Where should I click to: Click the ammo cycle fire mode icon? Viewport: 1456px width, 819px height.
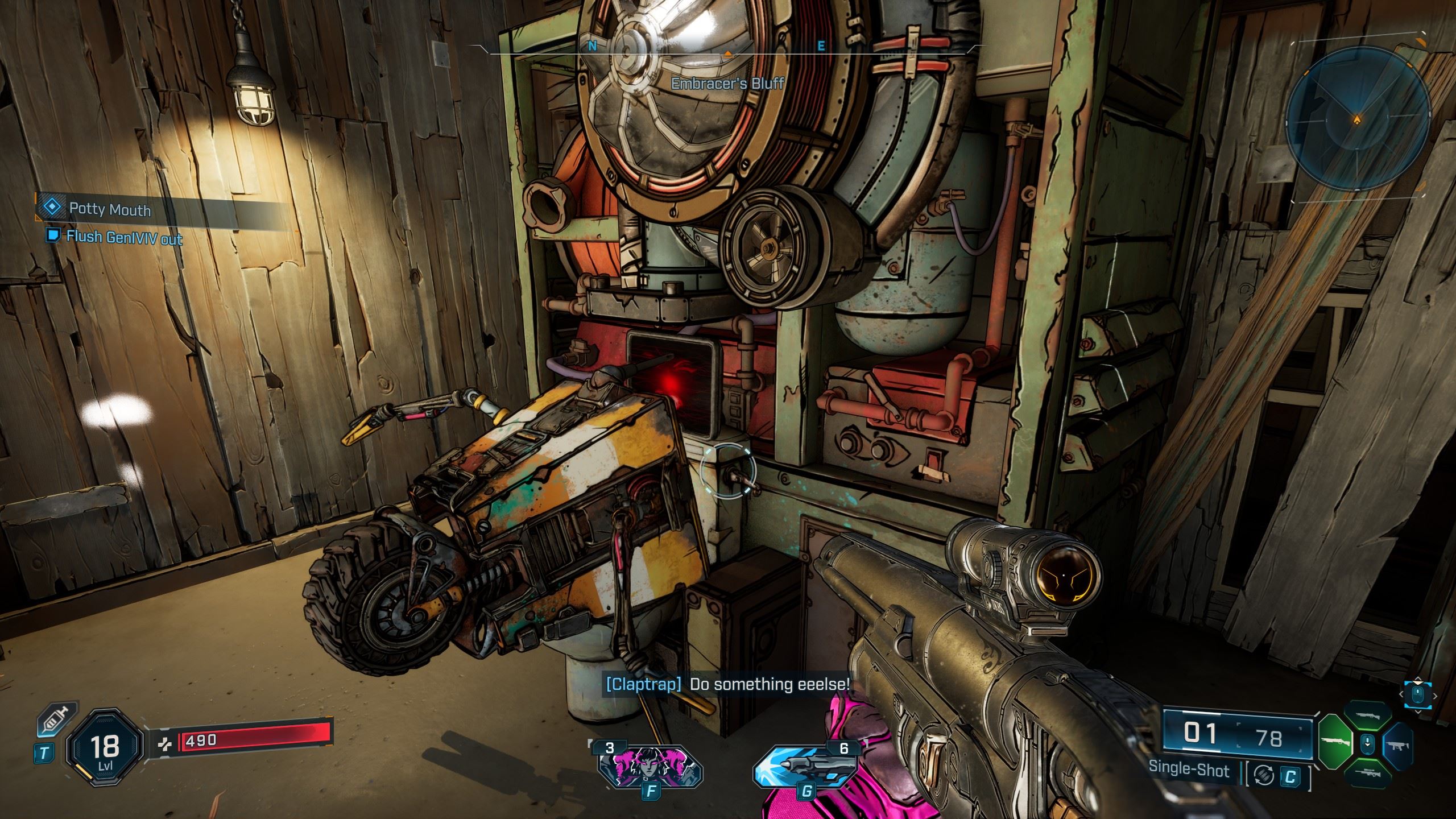[1263, 776]
